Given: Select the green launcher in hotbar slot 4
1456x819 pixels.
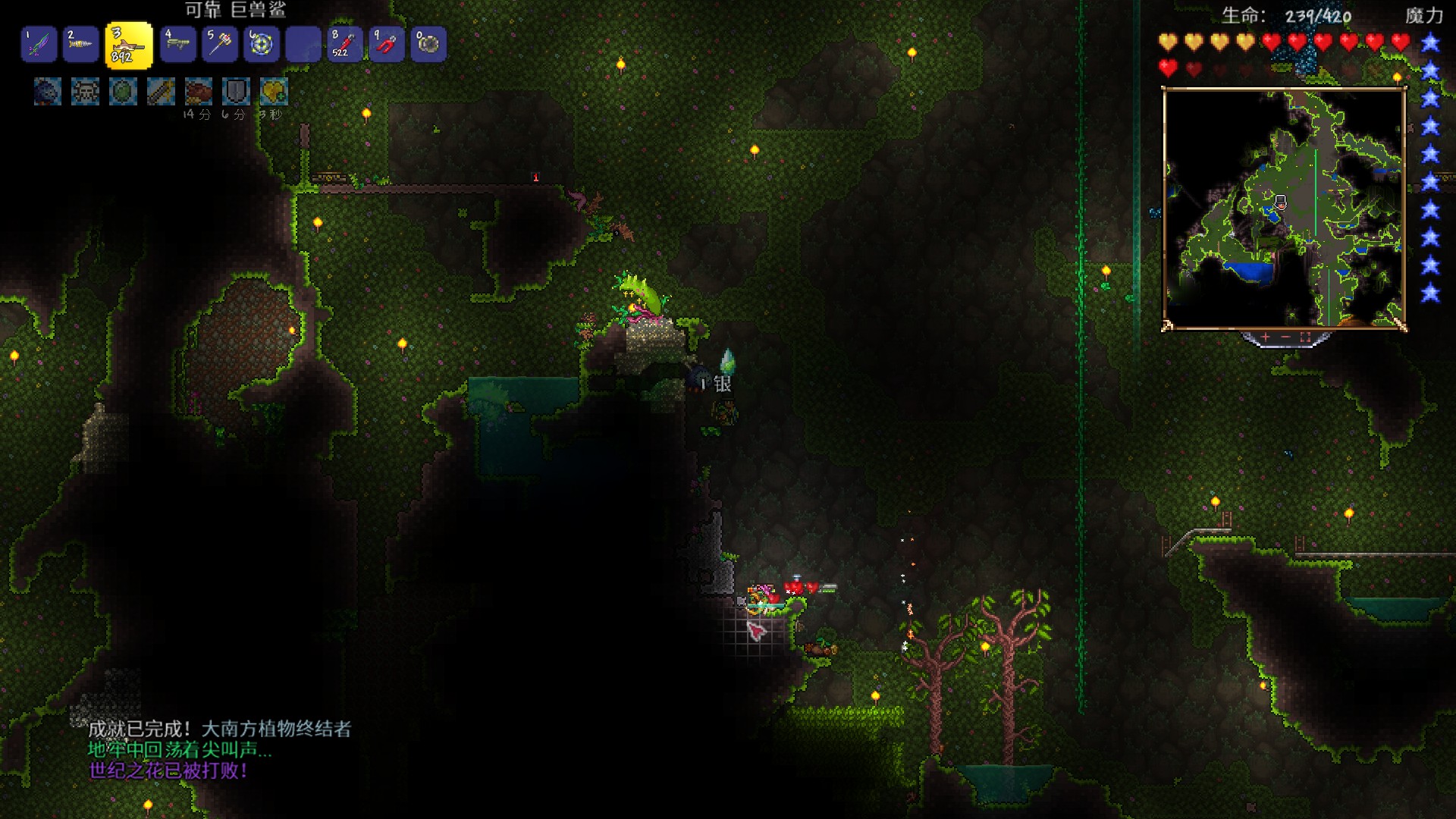Looking at the screenshot, I should tap(178, 45).
